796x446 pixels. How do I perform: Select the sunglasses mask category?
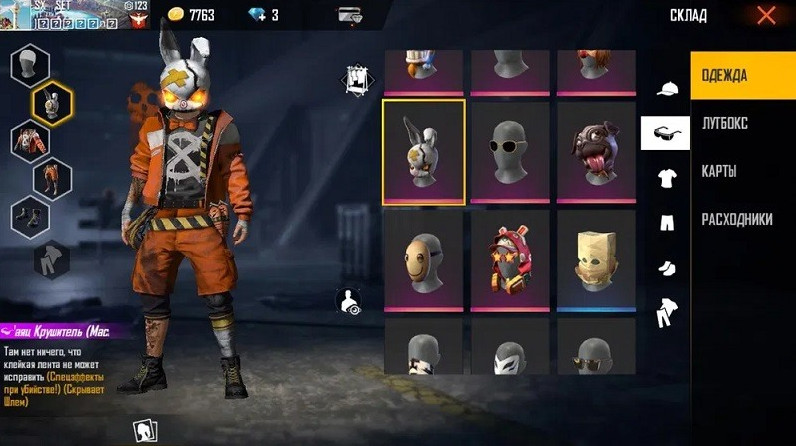tap(665, 133)
